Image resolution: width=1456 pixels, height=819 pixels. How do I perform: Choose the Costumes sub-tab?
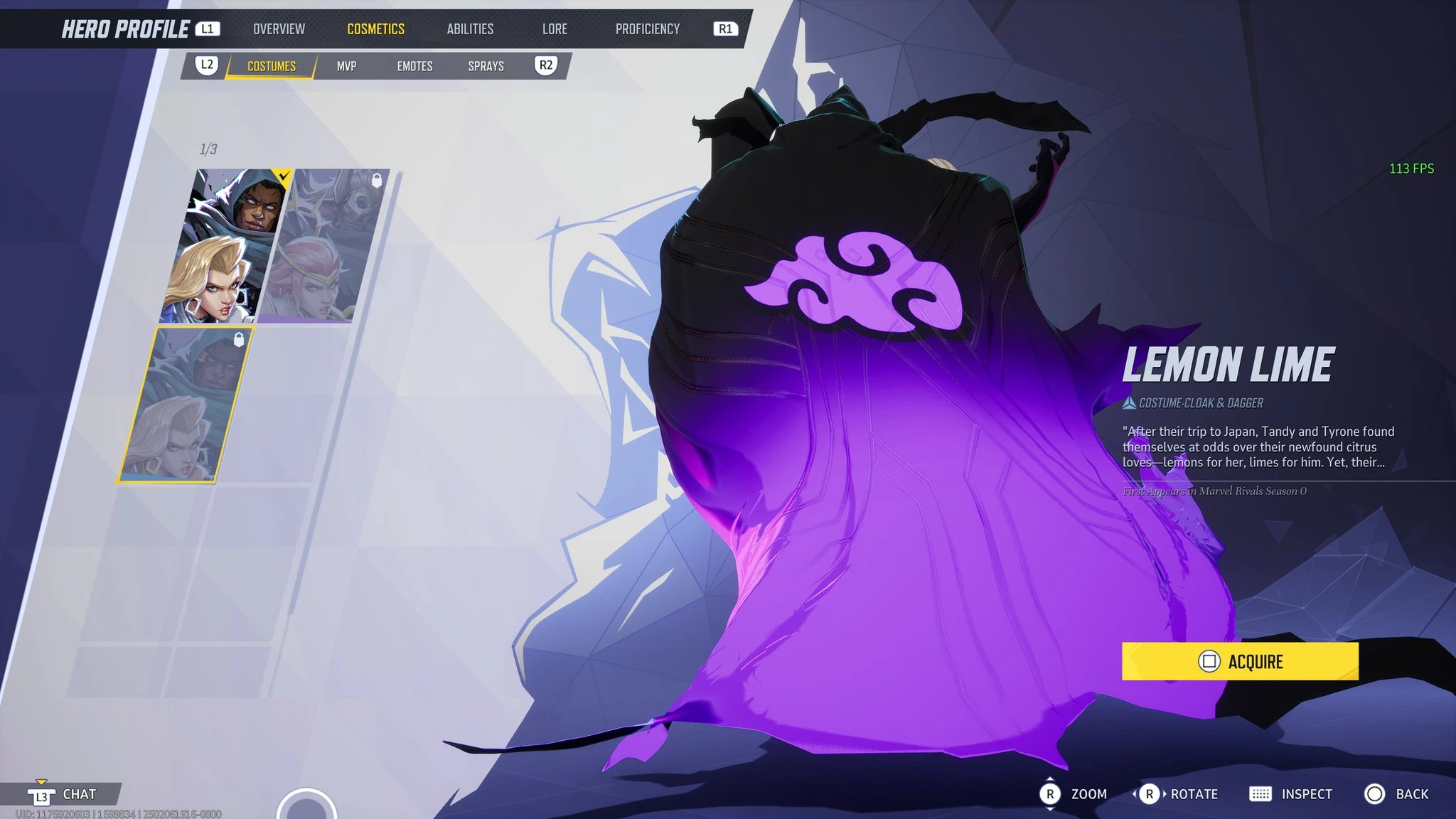coord(271,66)
